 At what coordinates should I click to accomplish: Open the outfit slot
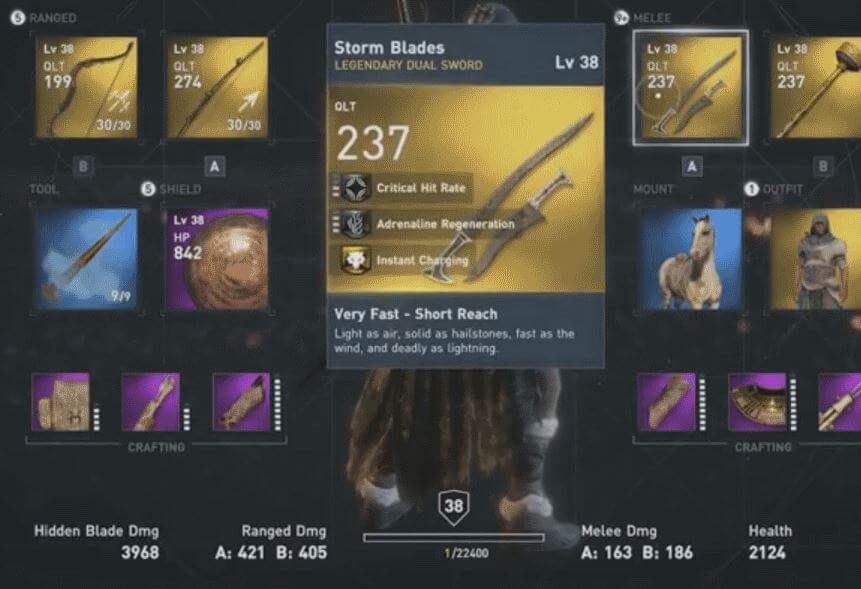click(x=815, y=258)
